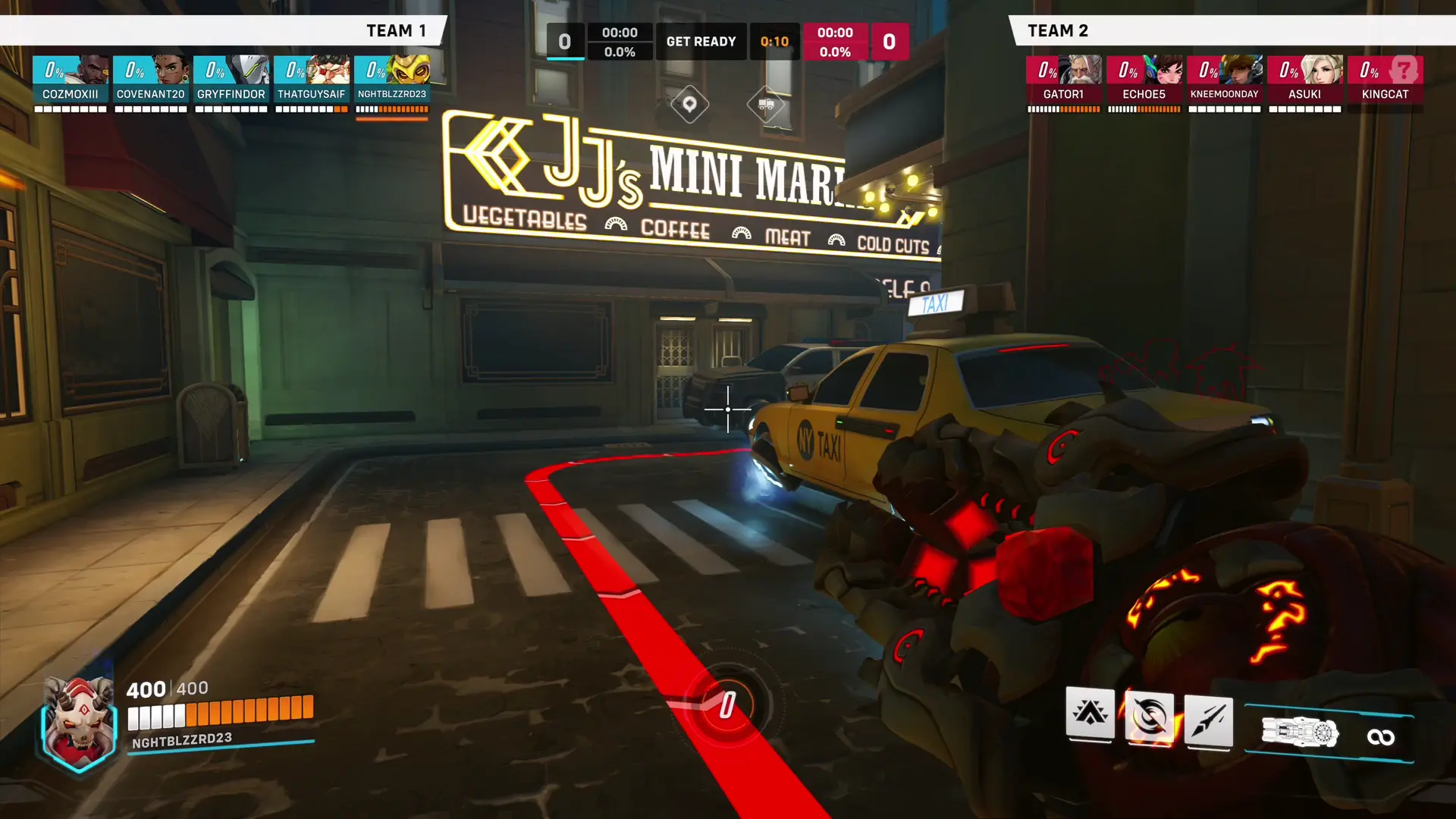1456x819 pixels.
Task: Activate the upward chevrons ability icon
Action: point(1090,713)
